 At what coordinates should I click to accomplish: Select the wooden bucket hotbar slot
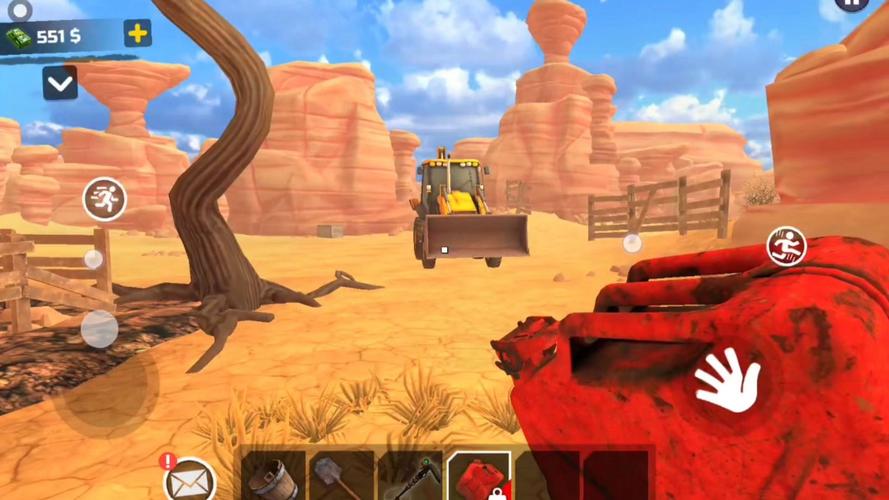click(x=272, y=477)
